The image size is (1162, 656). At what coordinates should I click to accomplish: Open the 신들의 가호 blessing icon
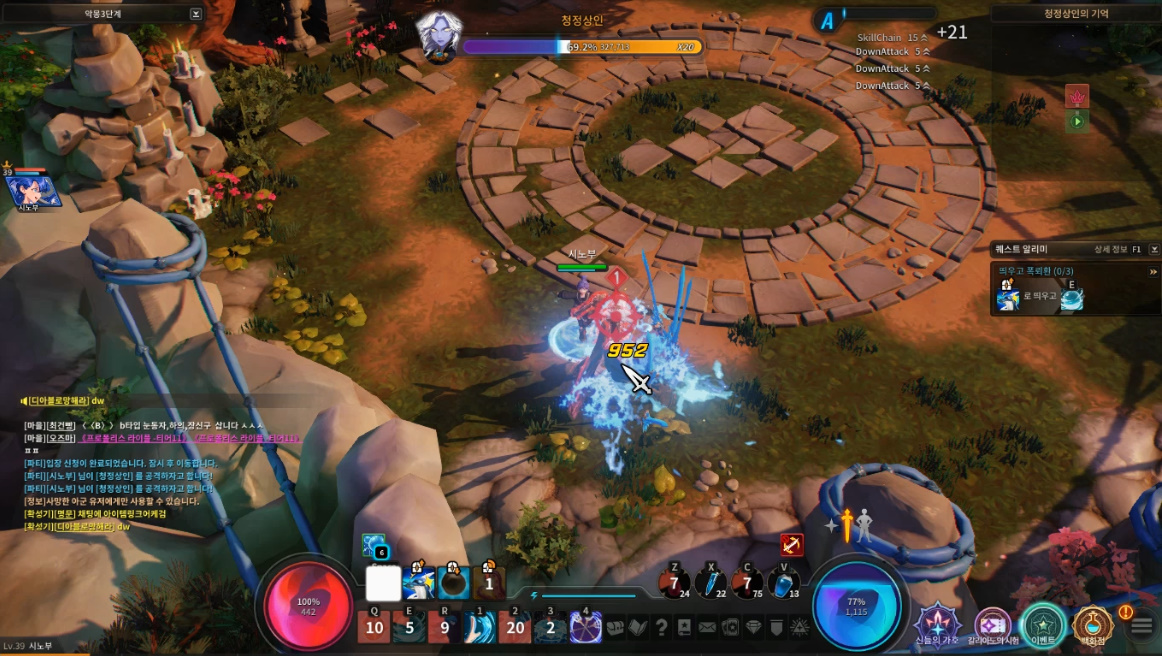pos(938,623)
